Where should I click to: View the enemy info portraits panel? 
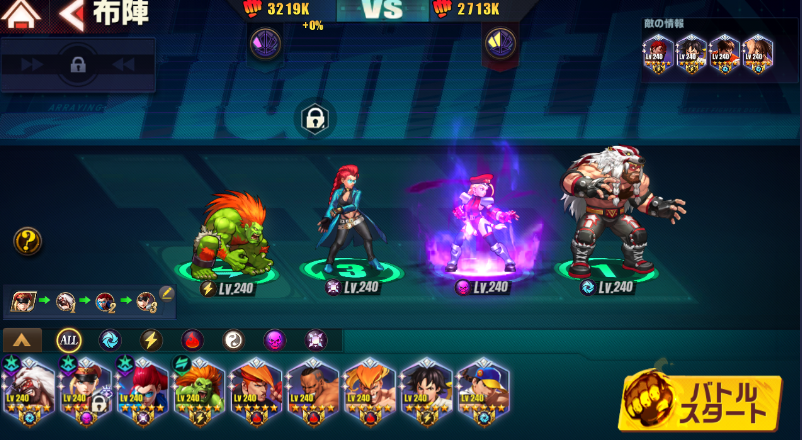coord(706,50)
